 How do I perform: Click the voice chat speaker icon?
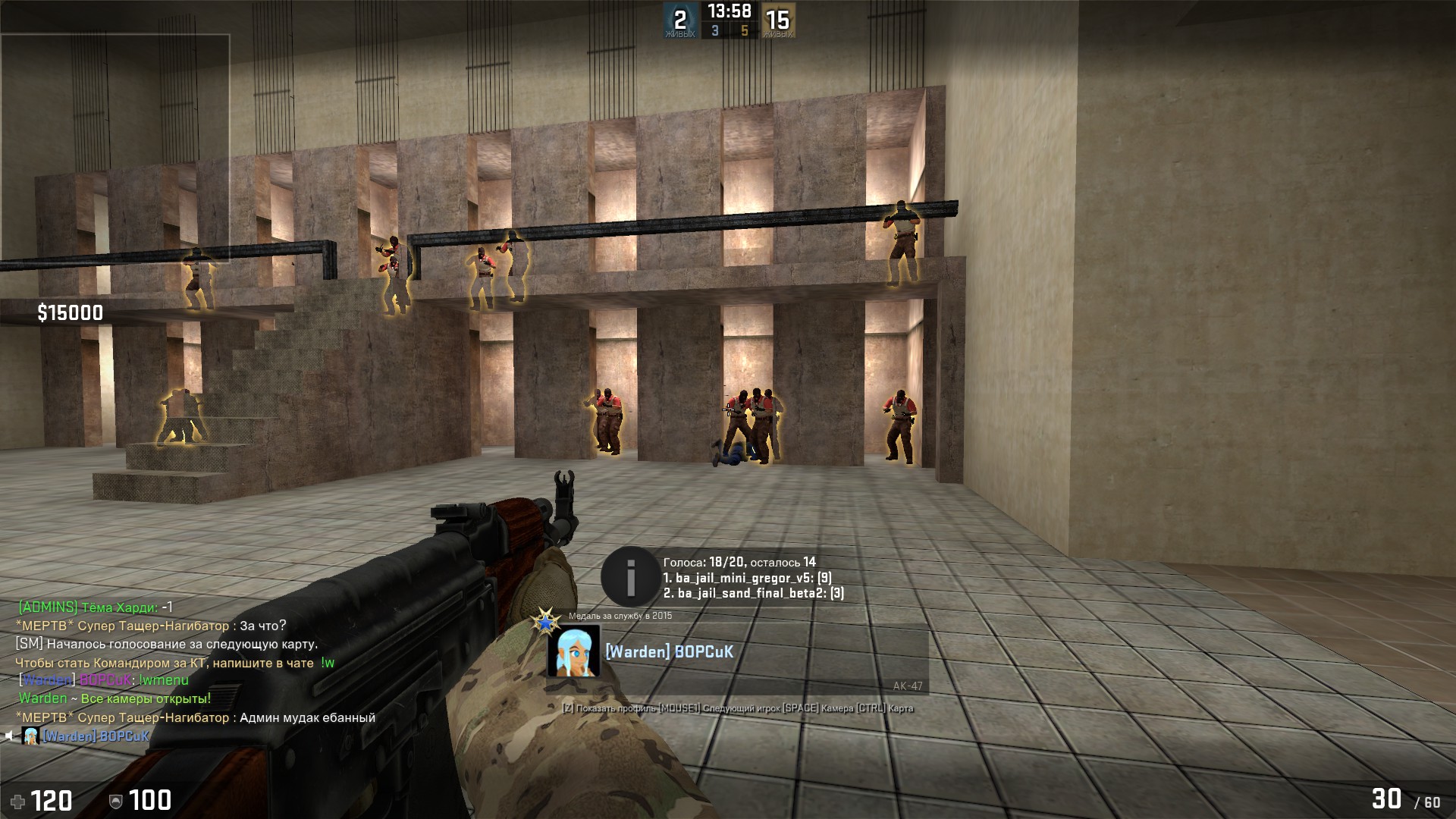pos(10,736)
